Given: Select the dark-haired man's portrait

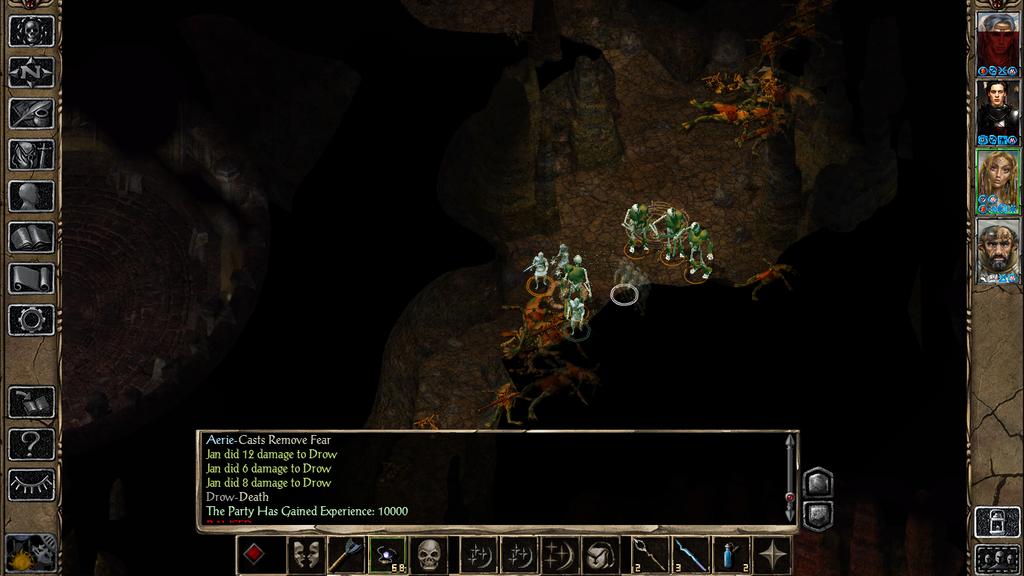Looking at the screenshot, I should click(x=997, y=110).
